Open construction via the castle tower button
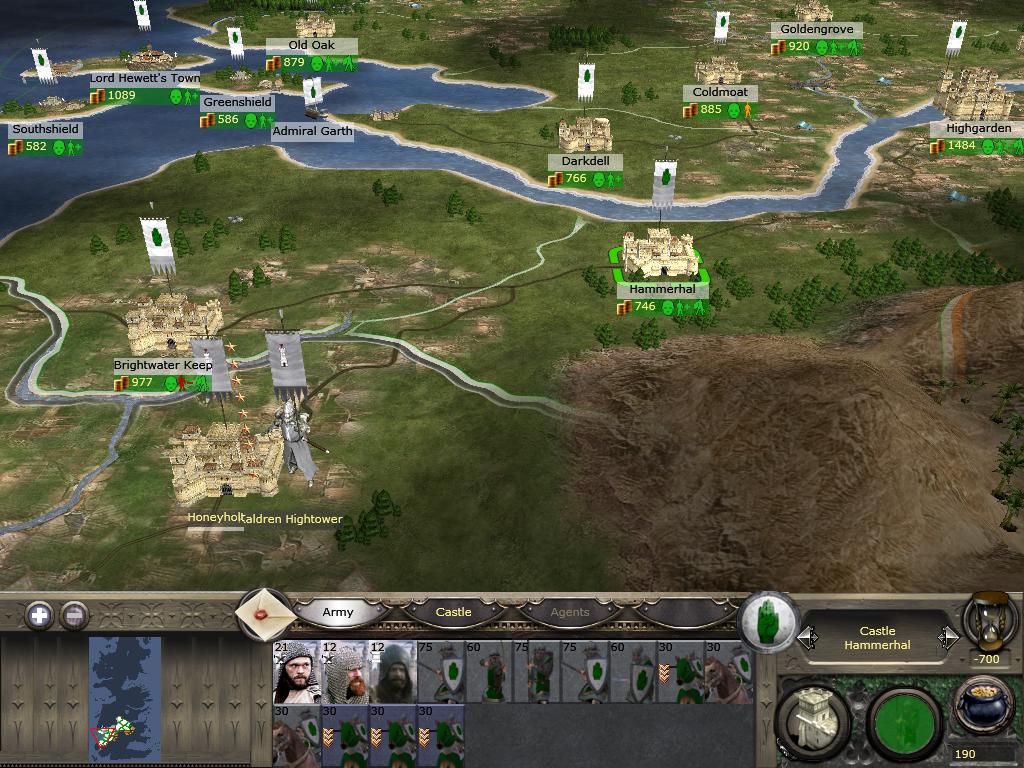Image resolution: width=1024 pixels, height=768 pixels. (812, 720)
